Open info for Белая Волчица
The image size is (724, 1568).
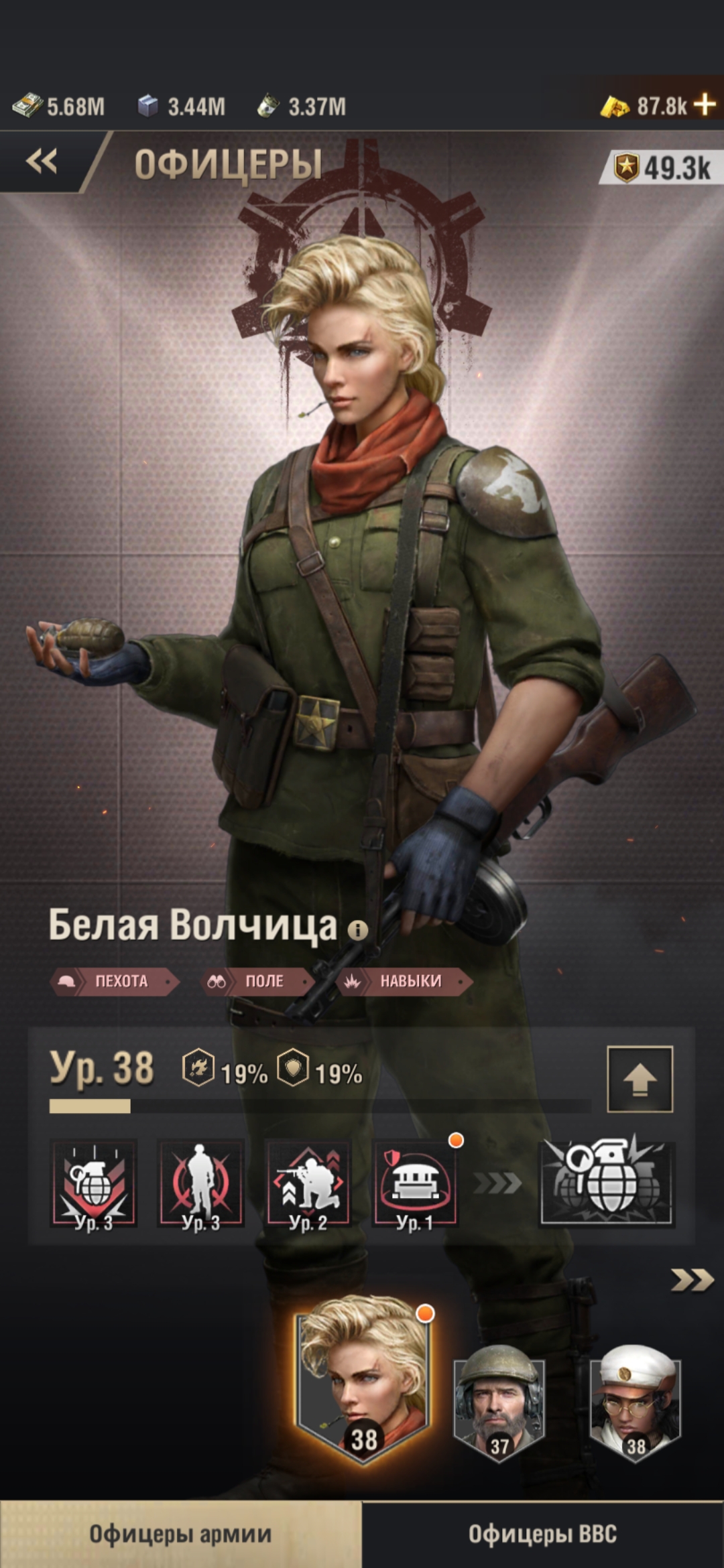[358, 929]
